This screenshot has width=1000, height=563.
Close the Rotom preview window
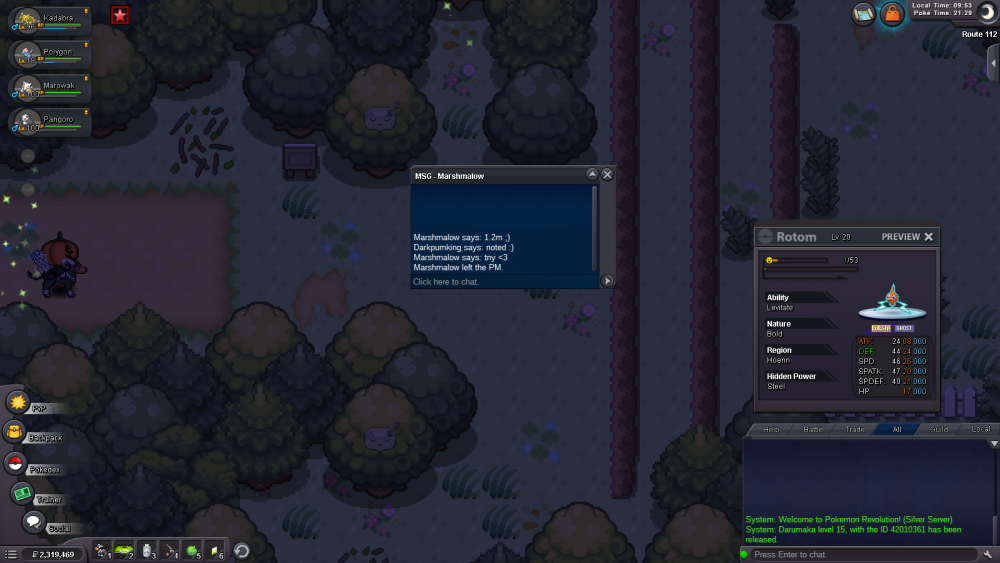[x=928, y=237]
